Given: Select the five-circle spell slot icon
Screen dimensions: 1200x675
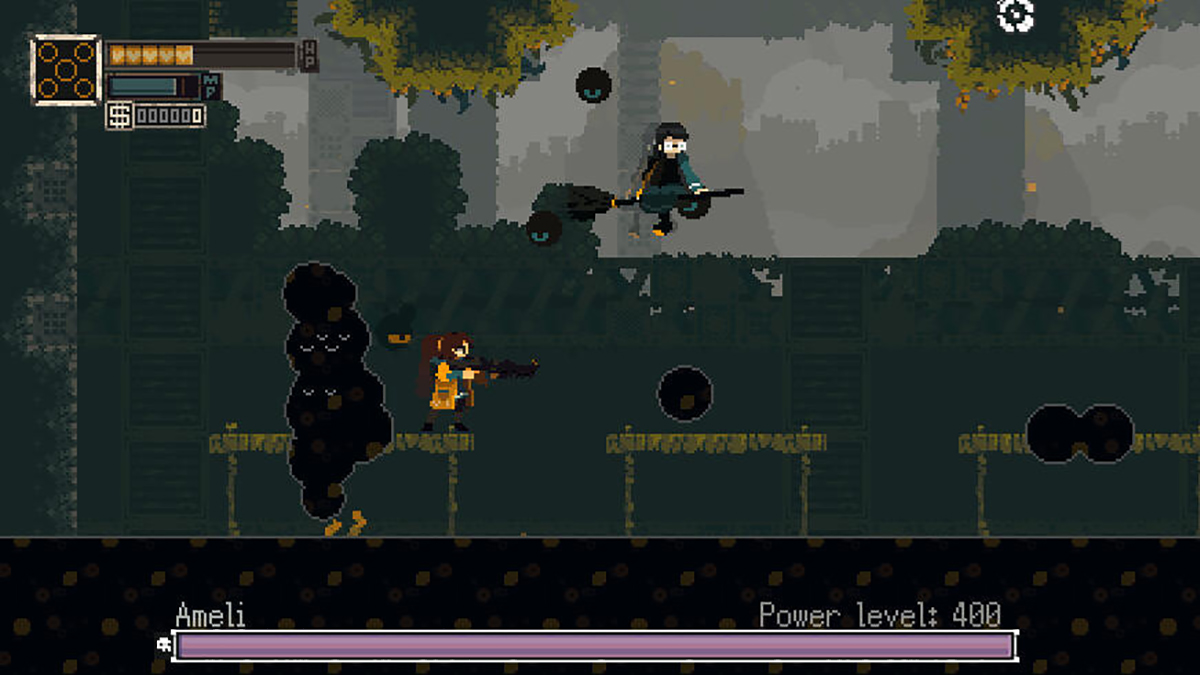Looking at the screenshot, I should tap(67, 71).
